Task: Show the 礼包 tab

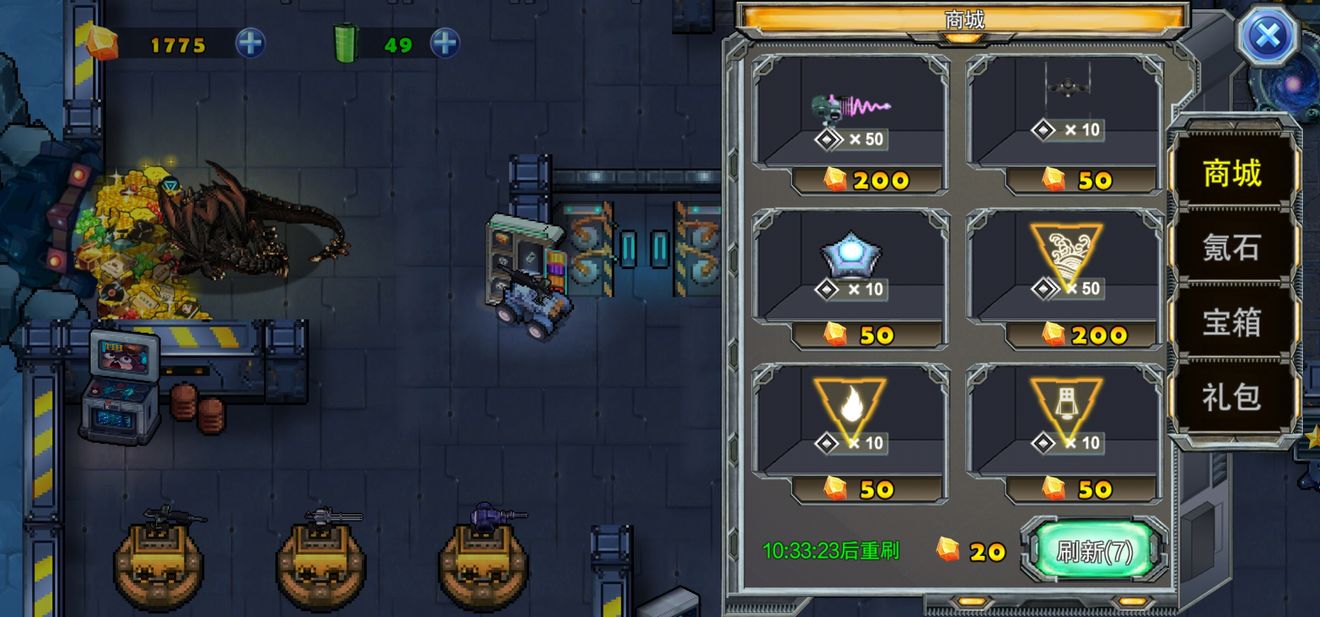Action: click(1232, 397)
